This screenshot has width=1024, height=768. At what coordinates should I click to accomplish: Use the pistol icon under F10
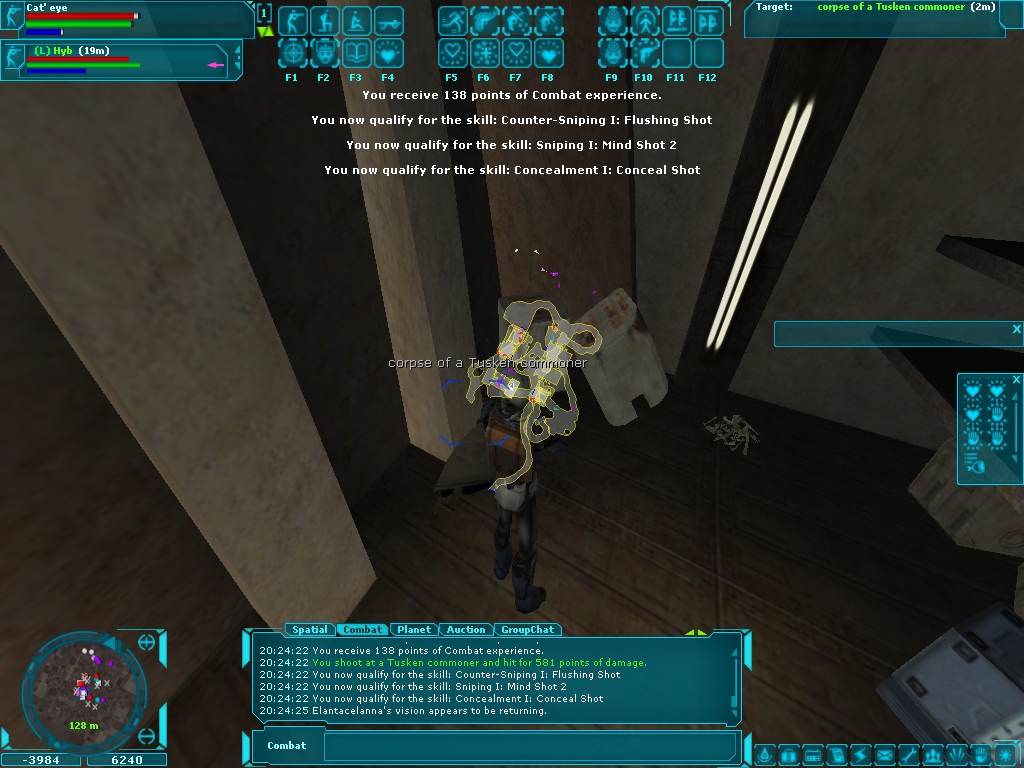pyautogui.click(x=644, y=52)
